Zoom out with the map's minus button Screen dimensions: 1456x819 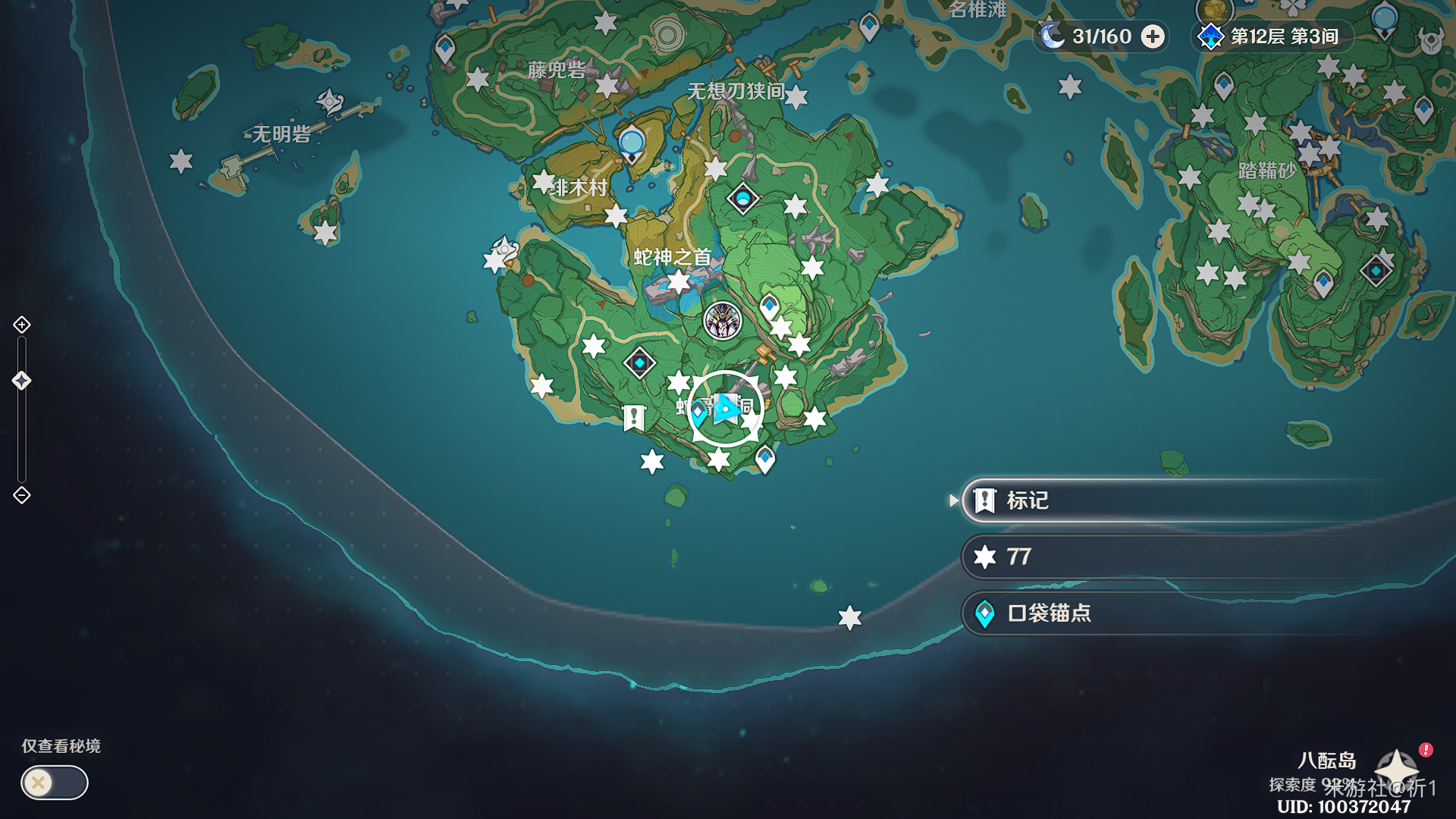click(x=22, y=495)
